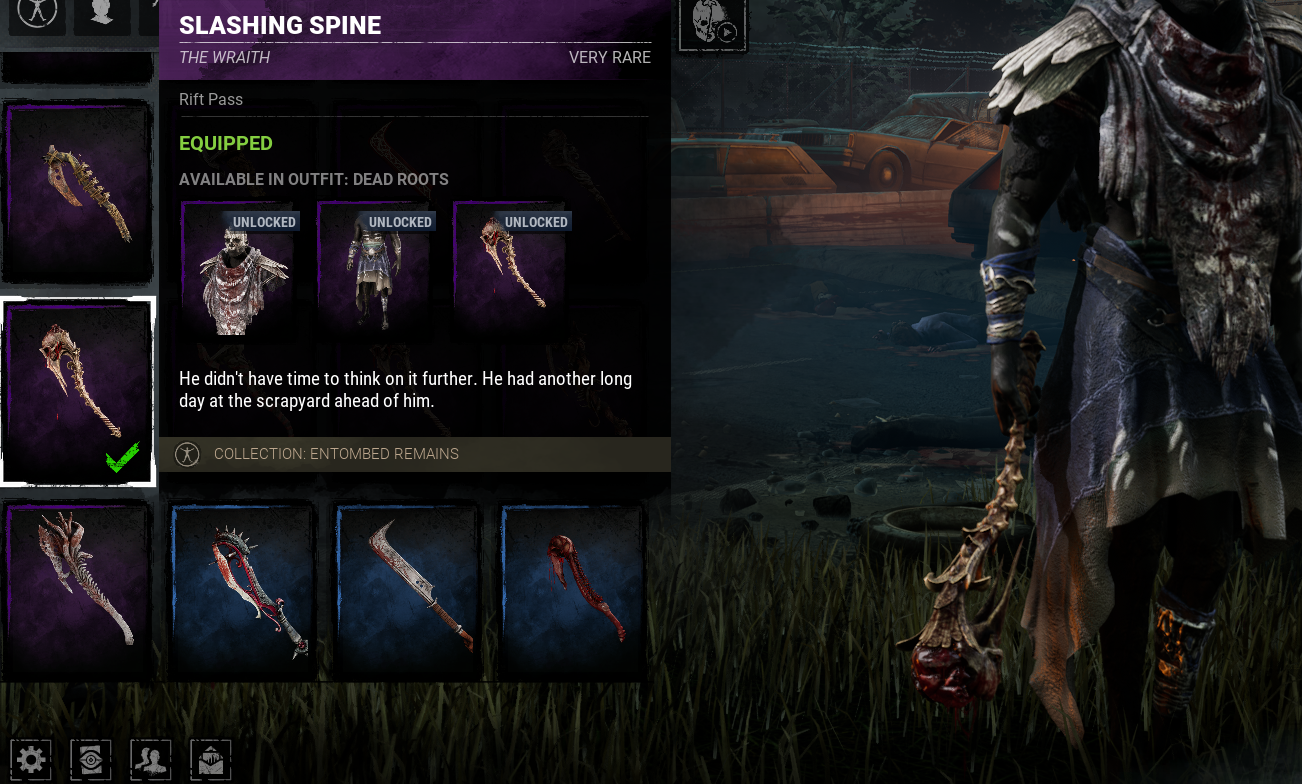
Task: Open the eye card icon menu
Action: pos(91,760)
